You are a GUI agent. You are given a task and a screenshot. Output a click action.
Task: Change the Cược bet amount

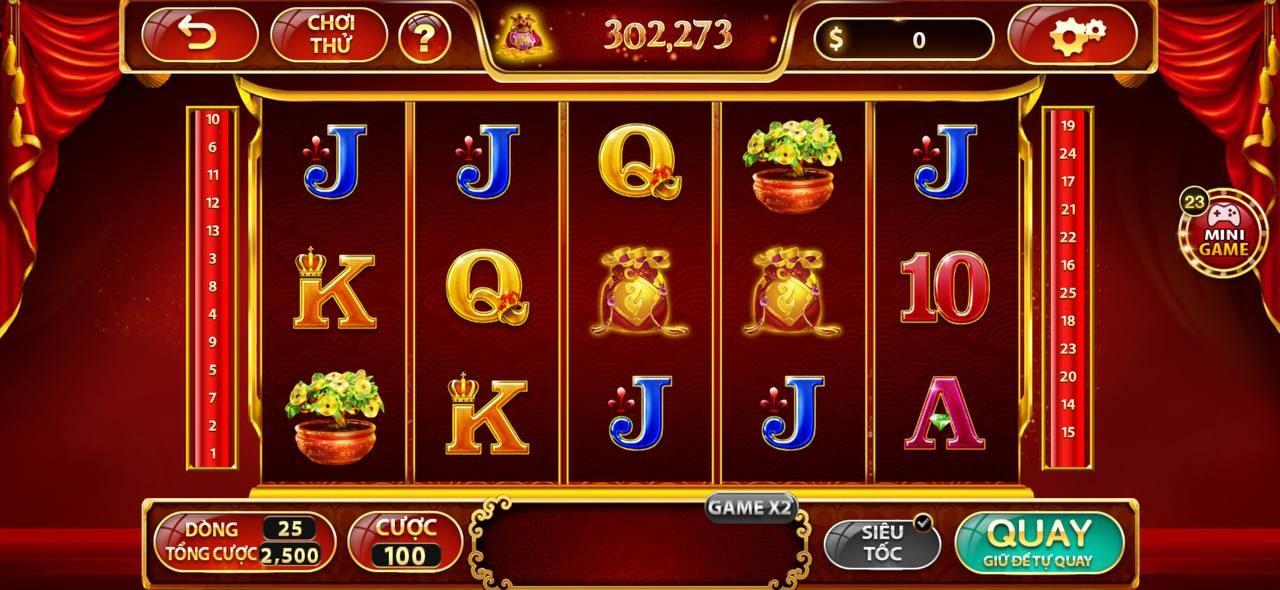(405, 541)
